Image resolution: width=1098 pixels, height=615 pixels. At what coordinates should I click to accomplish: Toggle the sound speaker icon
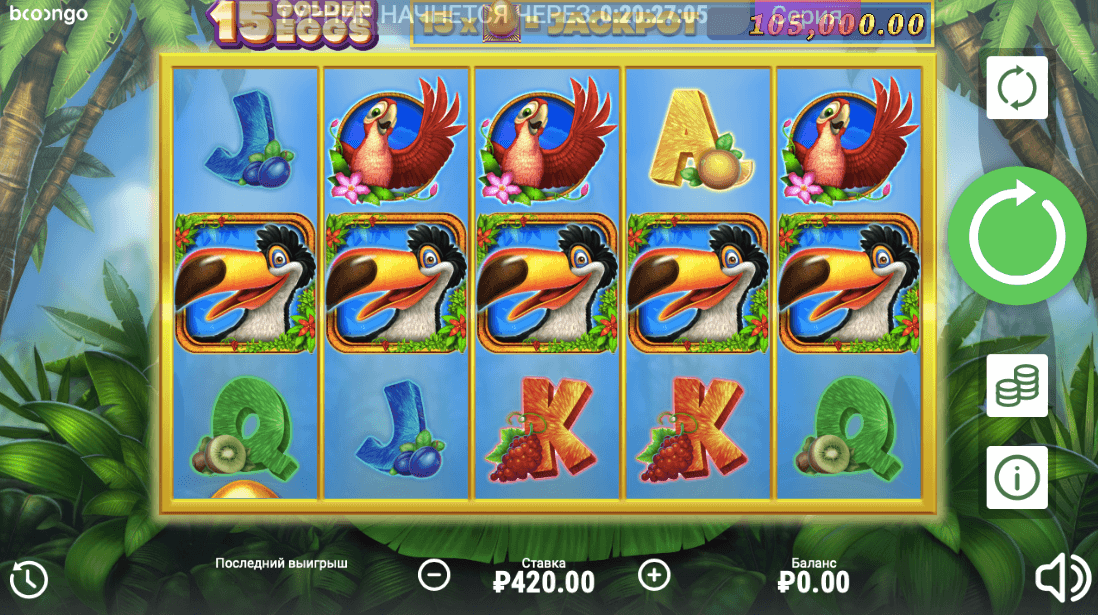(x=1062, y=578)
